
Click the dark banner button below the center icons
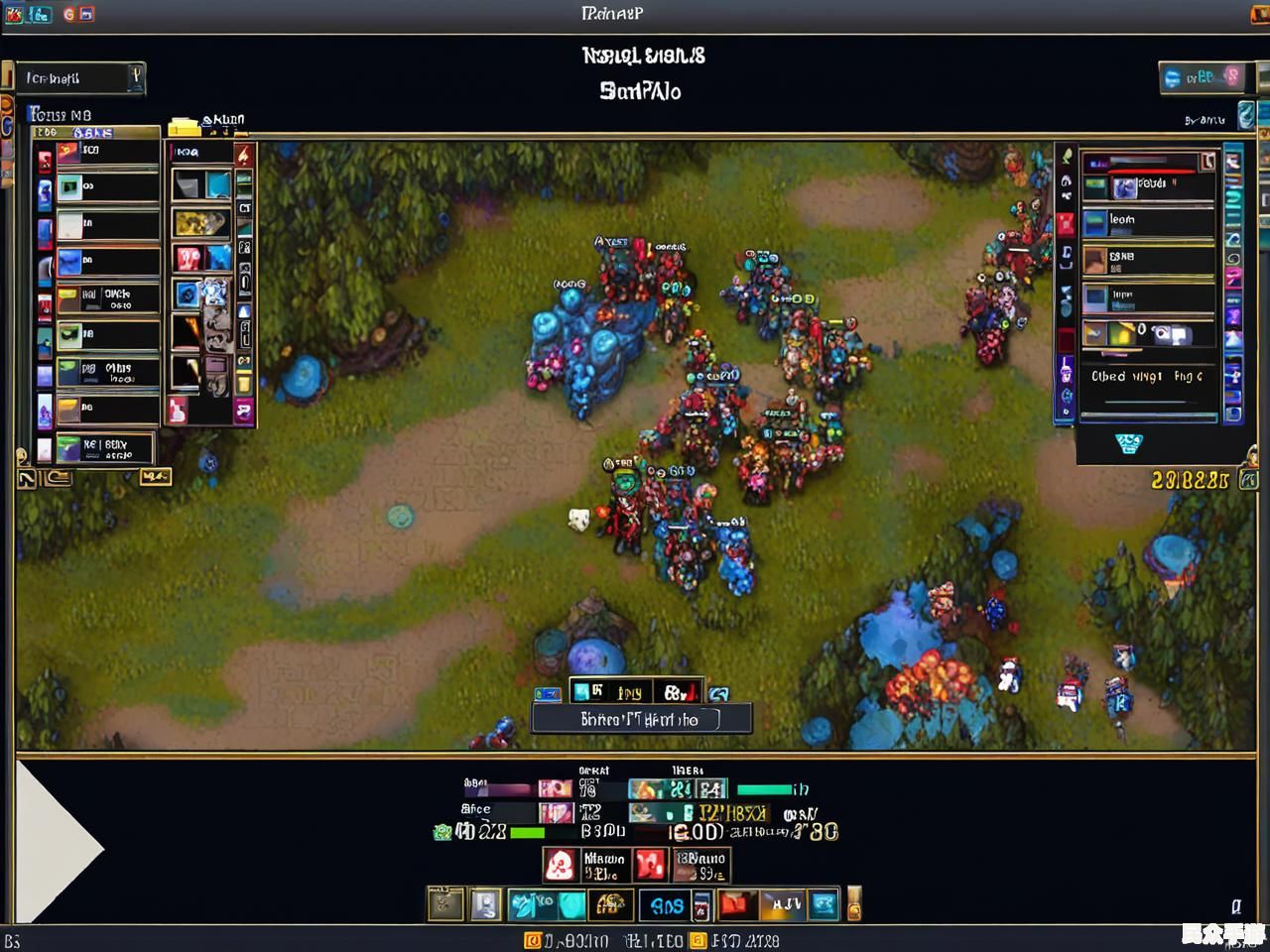pyautogui.click(x=641, y=719)
